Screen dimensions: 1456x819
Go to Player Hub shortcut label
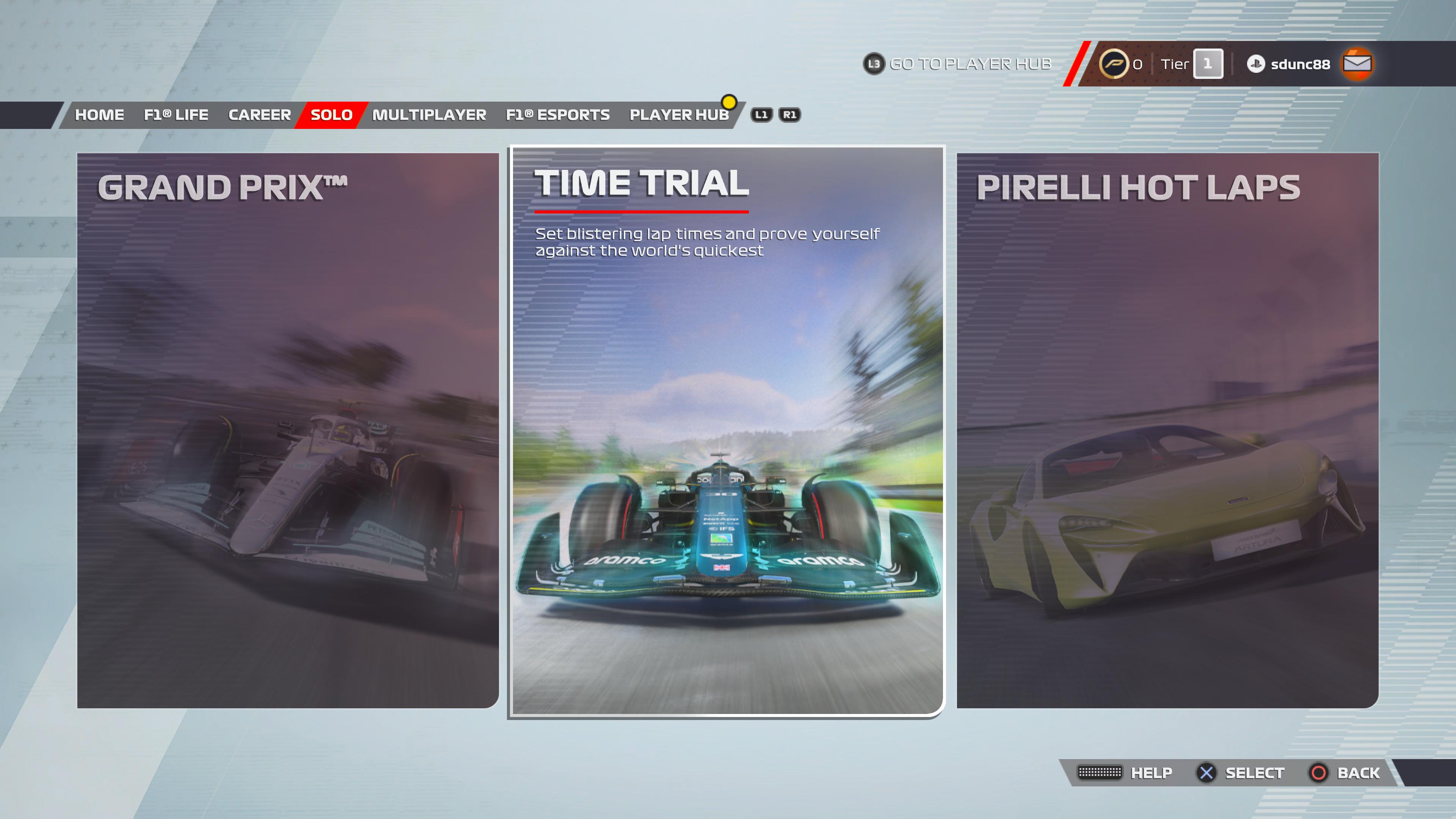pos(970,64)
